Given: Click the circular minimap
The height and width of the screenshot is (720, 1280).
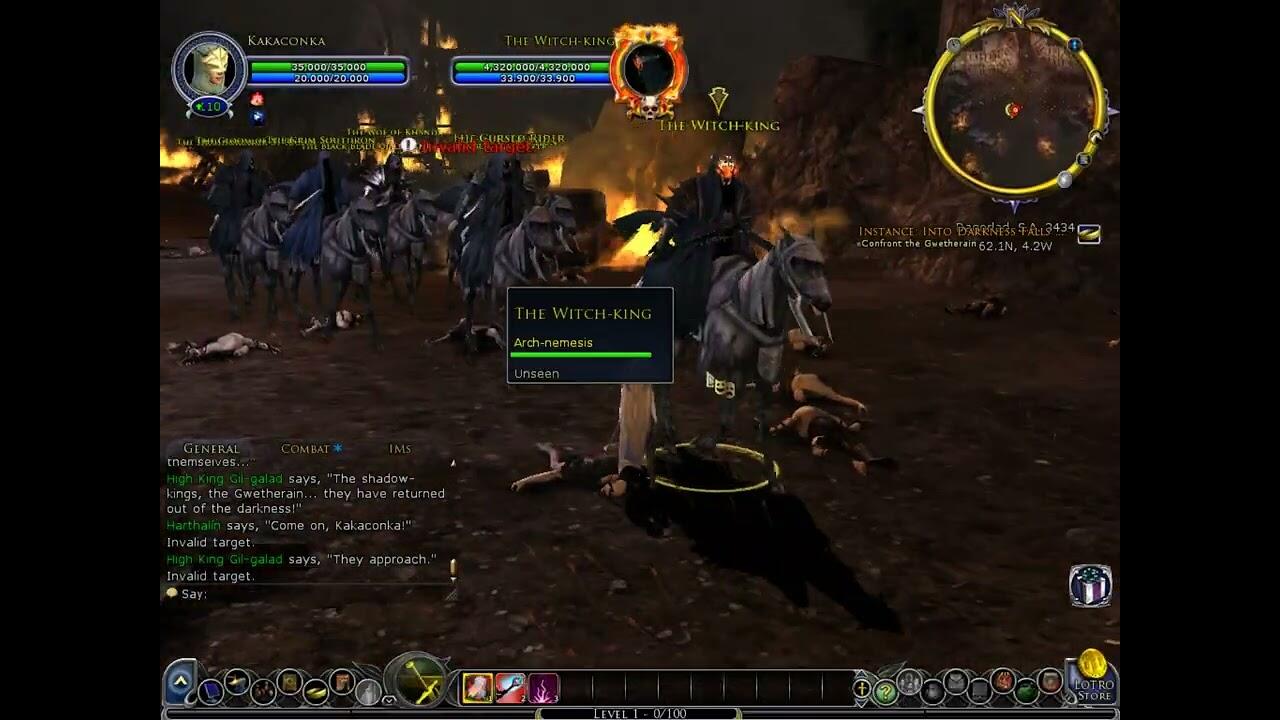Looking at the screenshot, I should (x=1014, y=110).
